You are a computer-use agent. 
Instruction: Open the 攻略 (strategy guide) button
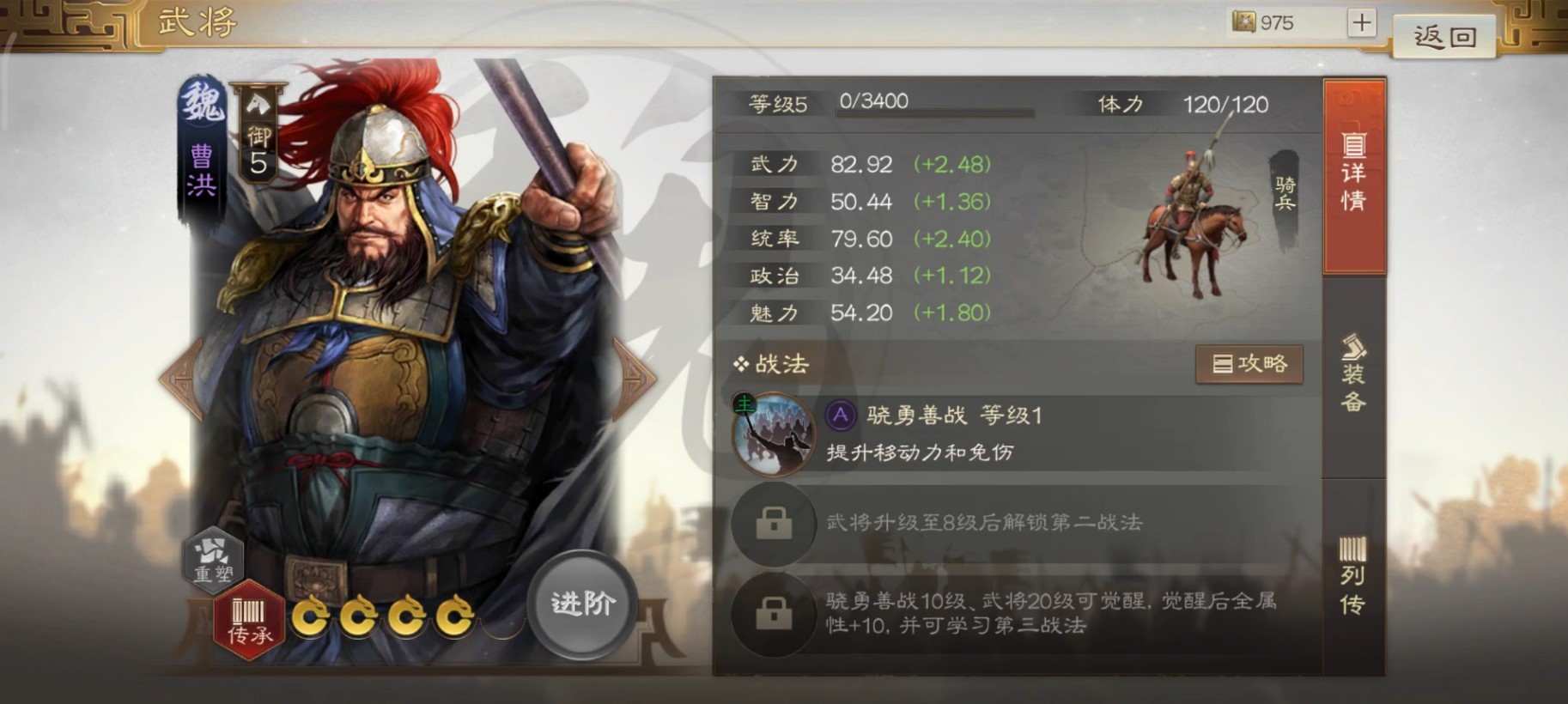point(1249,363)
